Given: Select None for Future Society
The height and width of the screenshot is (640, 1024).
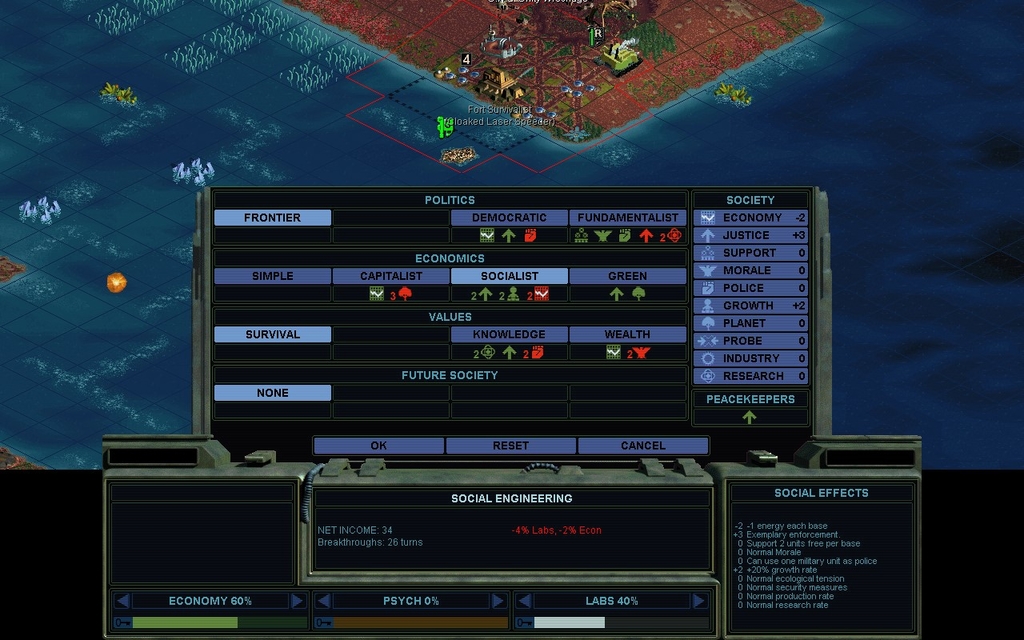Looking at the screenshot, I should (272, 393).
